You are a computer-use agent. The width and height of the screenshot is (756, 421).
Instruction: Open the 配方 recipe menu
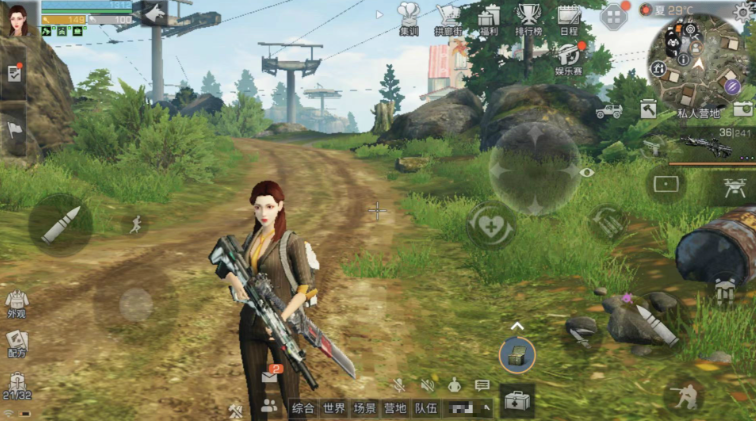coord(17,343)
